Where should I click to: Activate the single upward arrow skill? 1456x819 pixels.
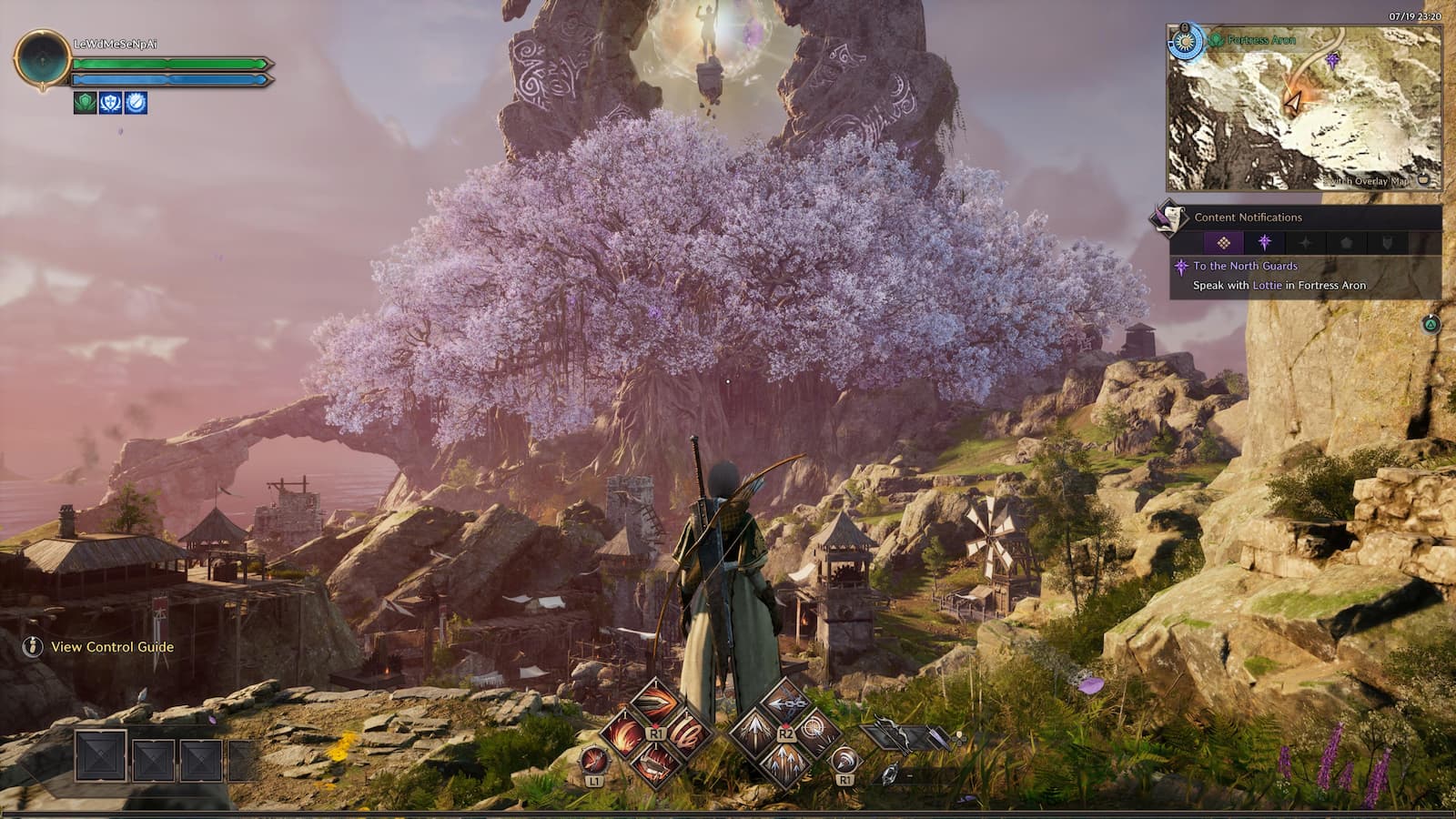[x=753, y=732]
